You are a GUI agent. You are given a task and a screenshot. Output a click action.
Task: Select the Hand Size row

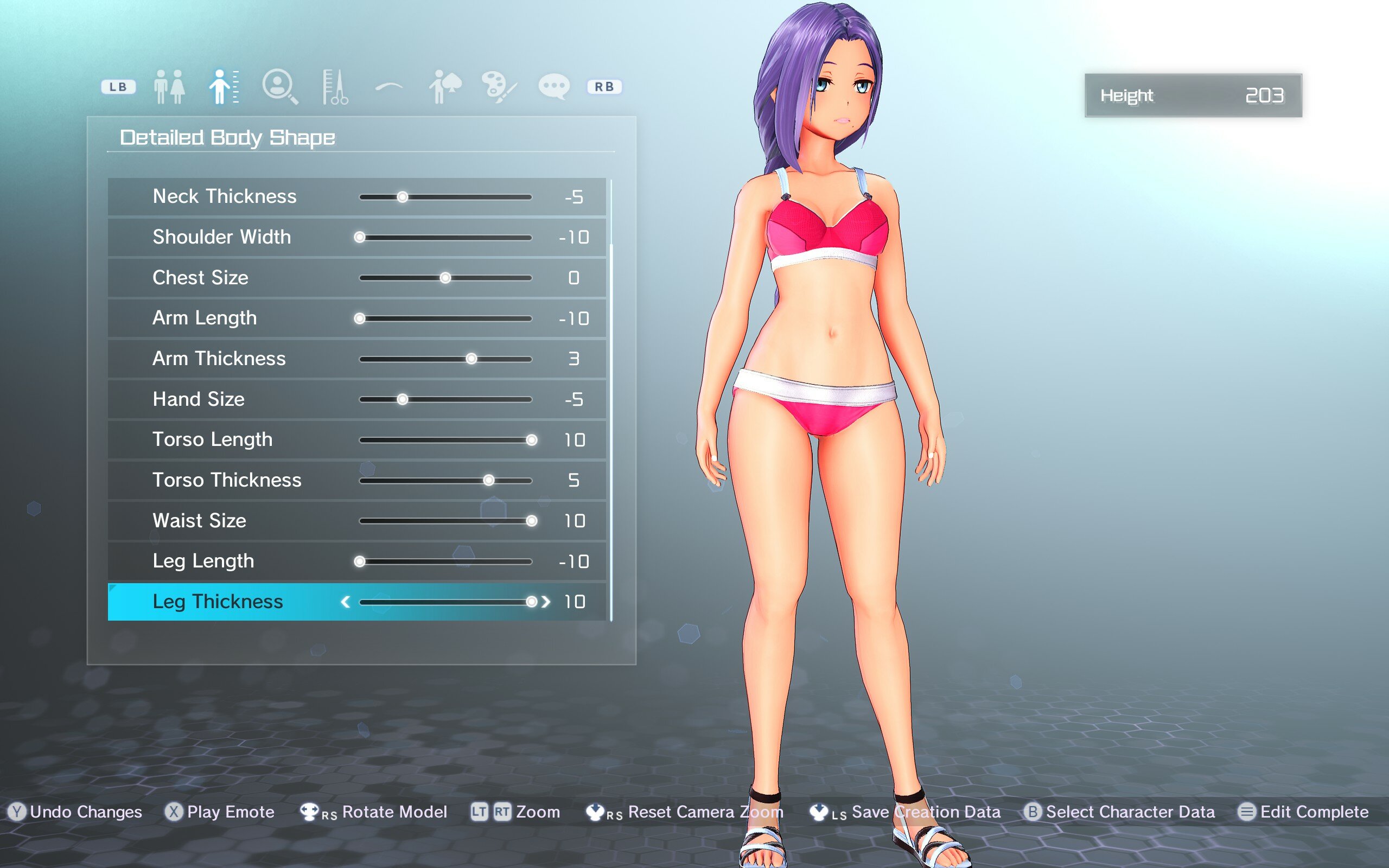pos(356,400)
